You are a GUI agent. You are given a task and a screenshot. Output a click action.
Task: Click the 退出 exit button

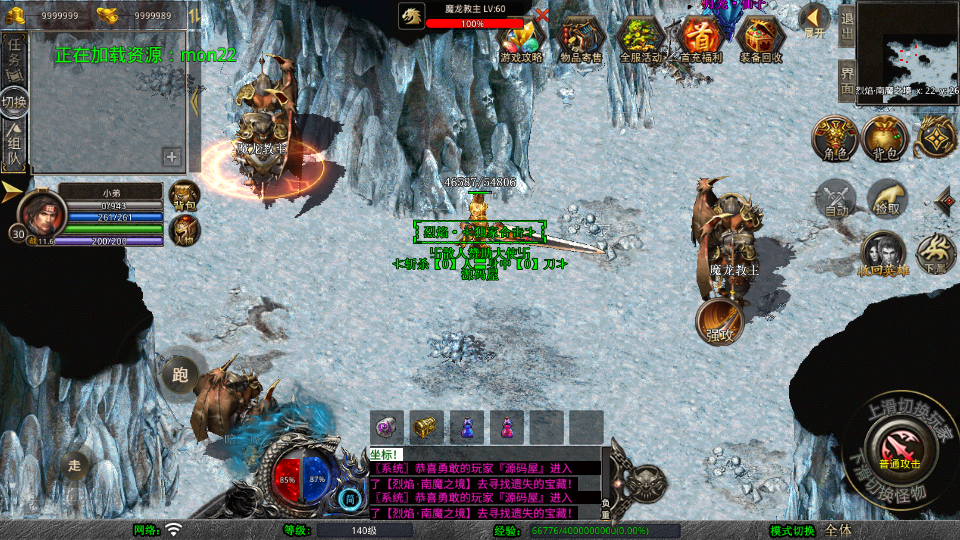(x=846, y=26)
